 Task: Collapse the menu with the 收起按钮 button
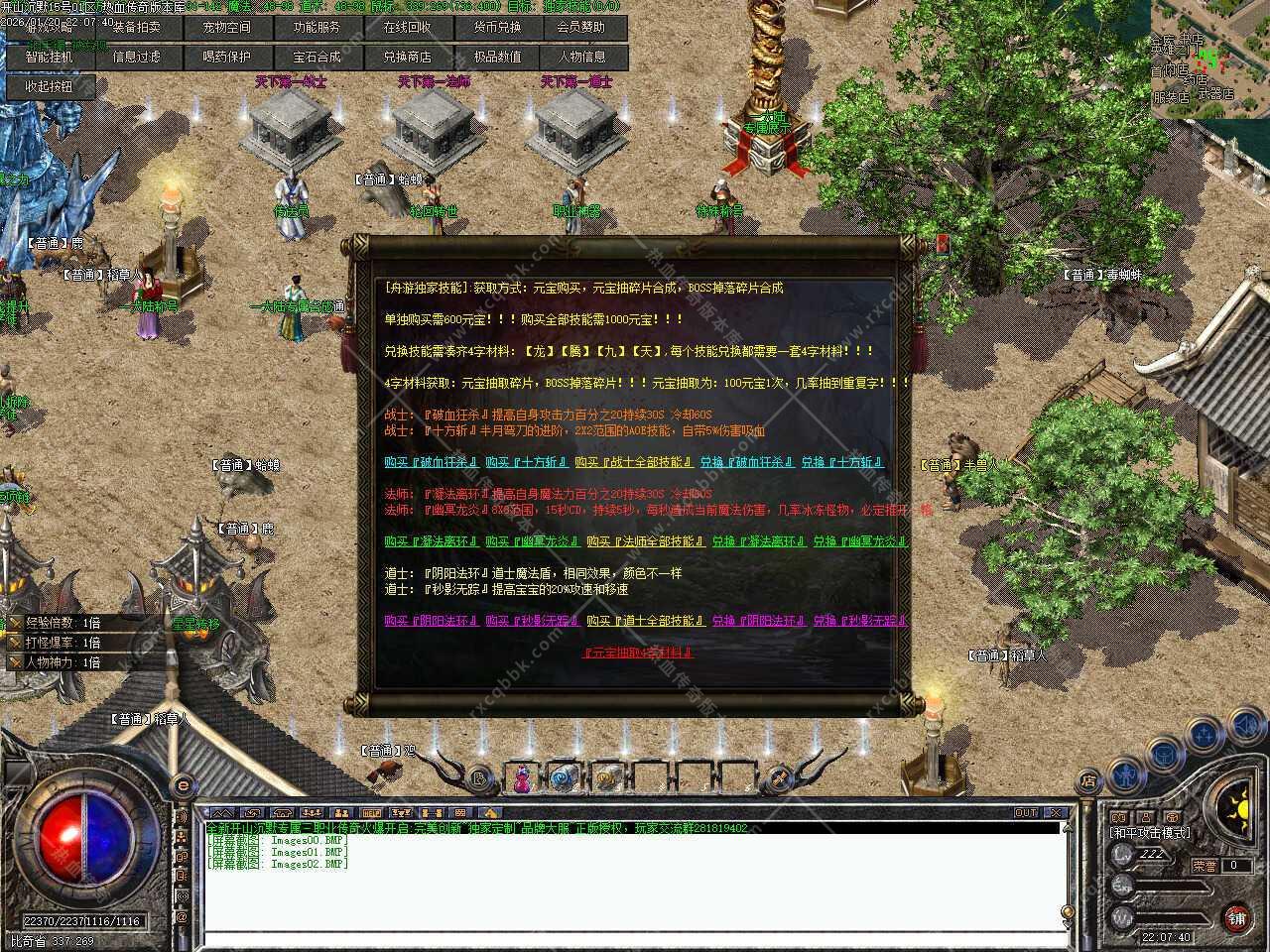pyautogui.click(x=50, y=87)
